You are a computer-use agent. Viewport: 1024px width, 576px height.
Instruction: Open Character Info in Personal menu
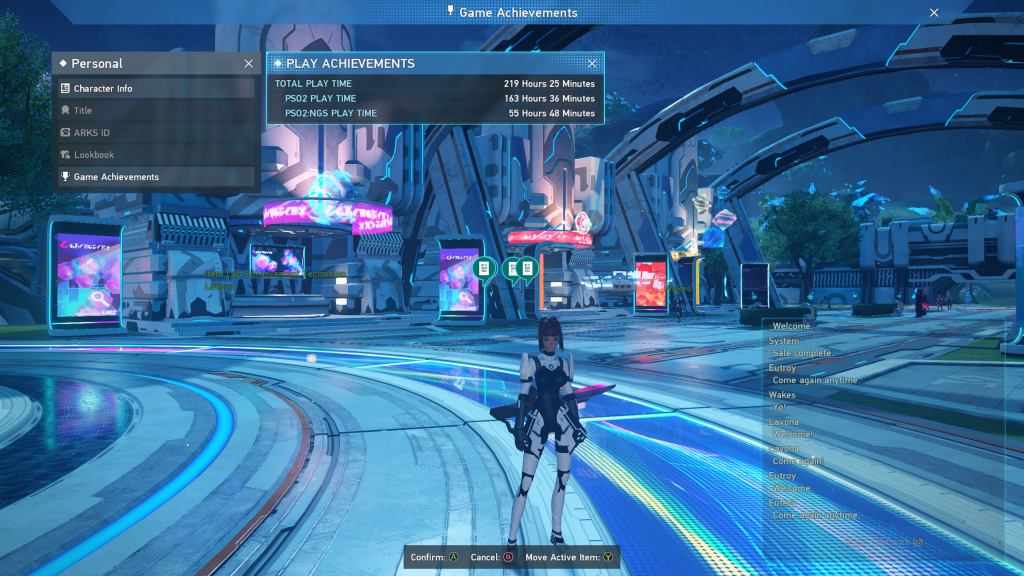pyautogui.click(x=155, y=89)
